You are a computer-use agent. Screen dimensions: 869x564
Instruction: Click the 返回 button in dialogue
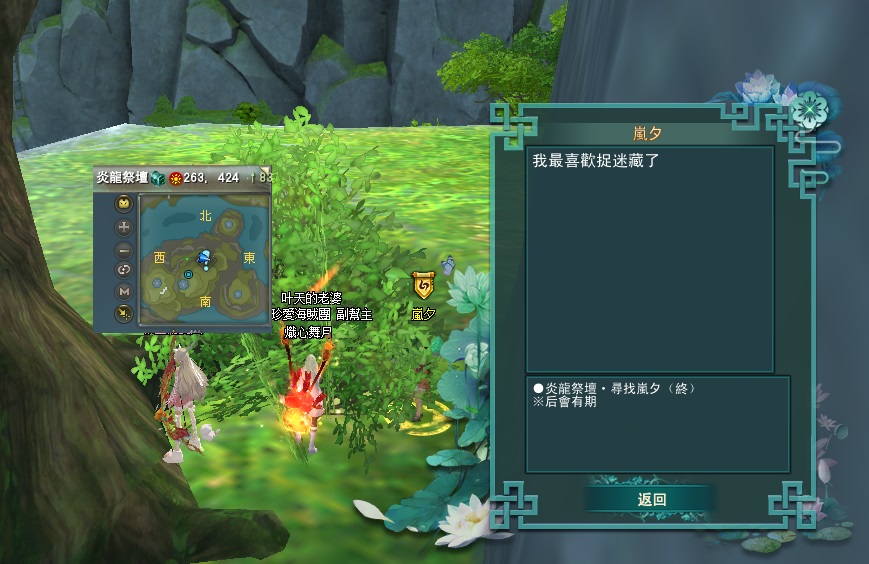click(x=651, y=499)
